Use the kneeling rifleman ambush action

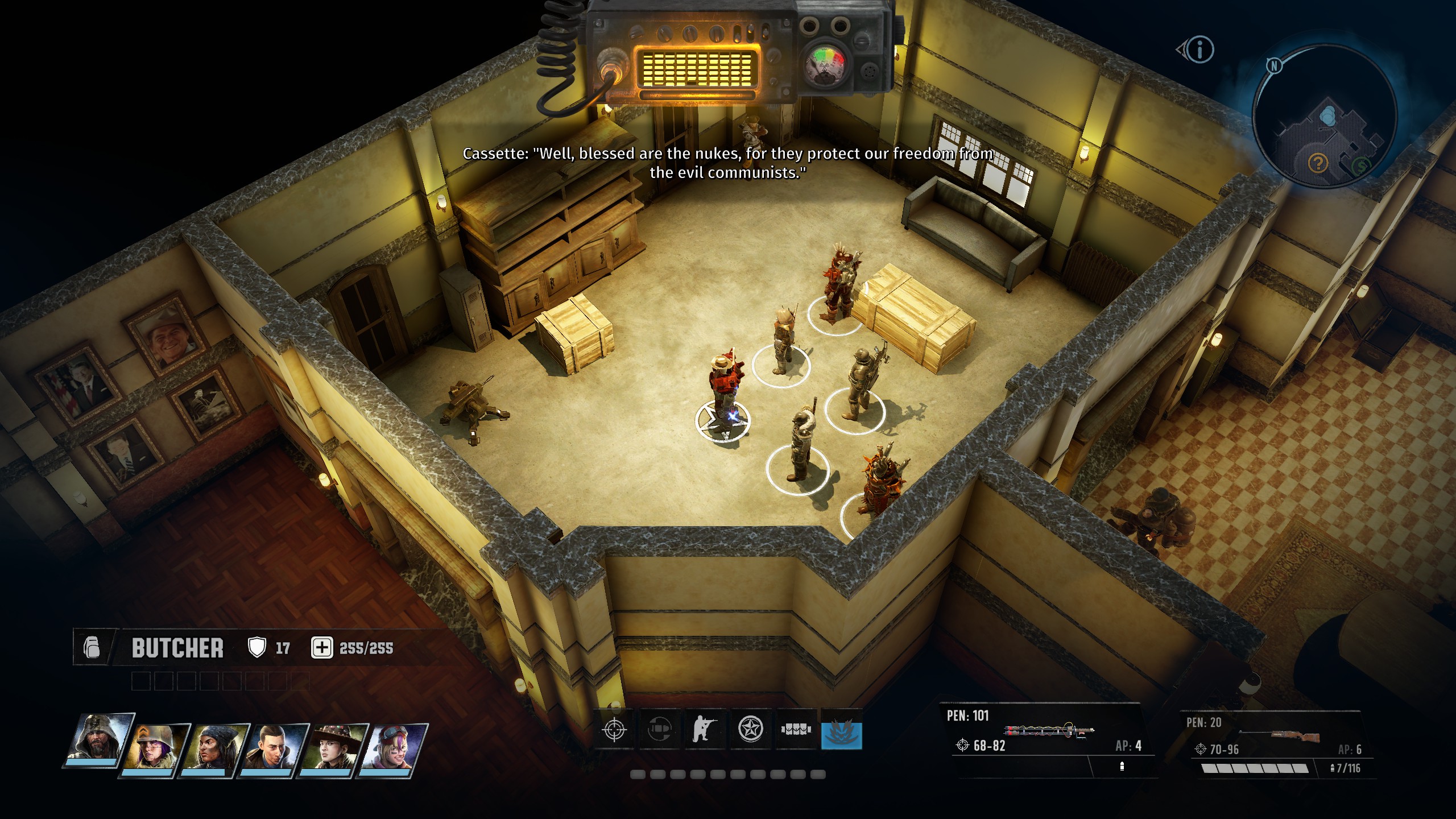coord(705,730)
